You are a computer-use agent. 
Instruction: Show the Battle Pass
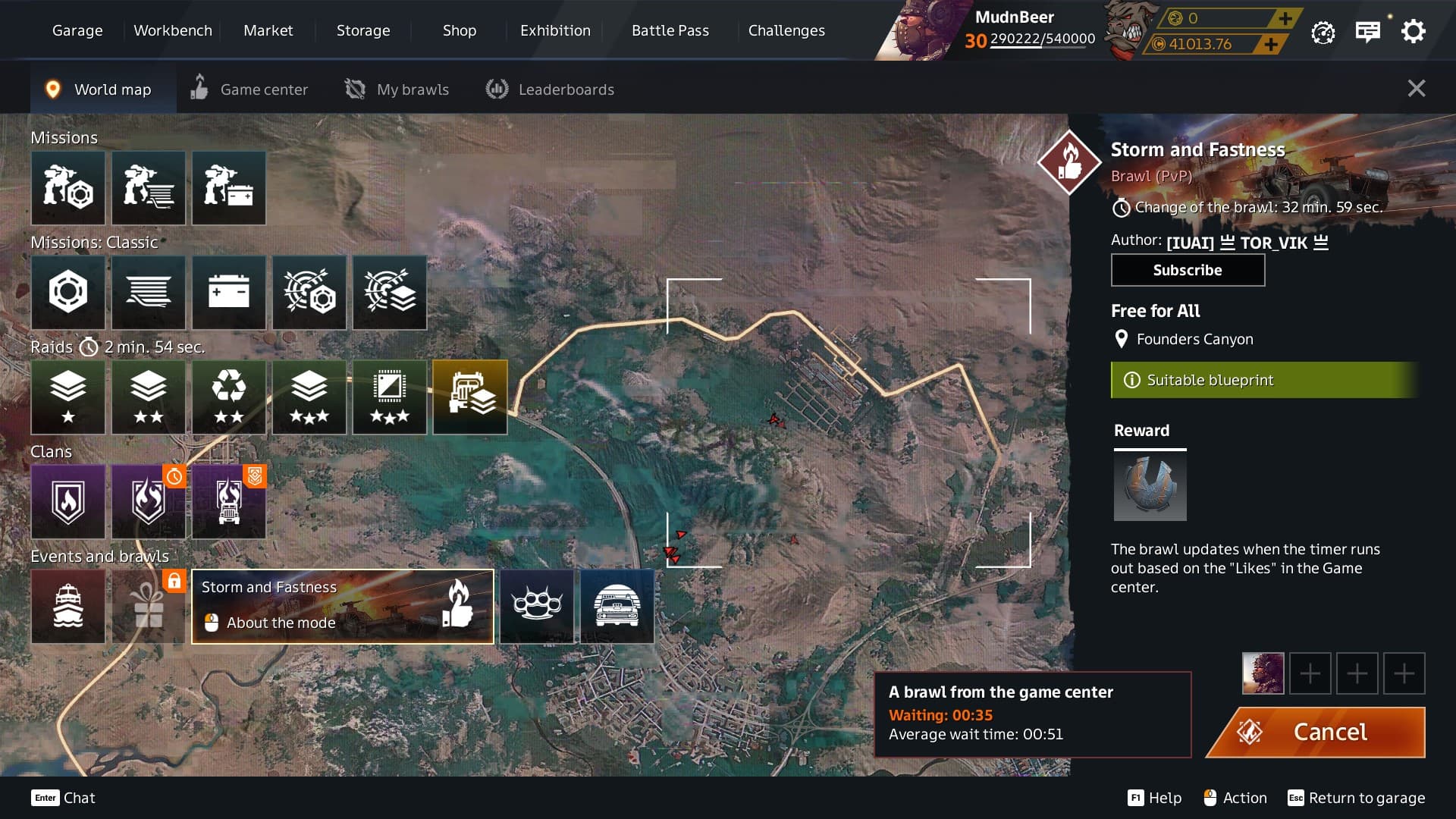tap(670, 30)
